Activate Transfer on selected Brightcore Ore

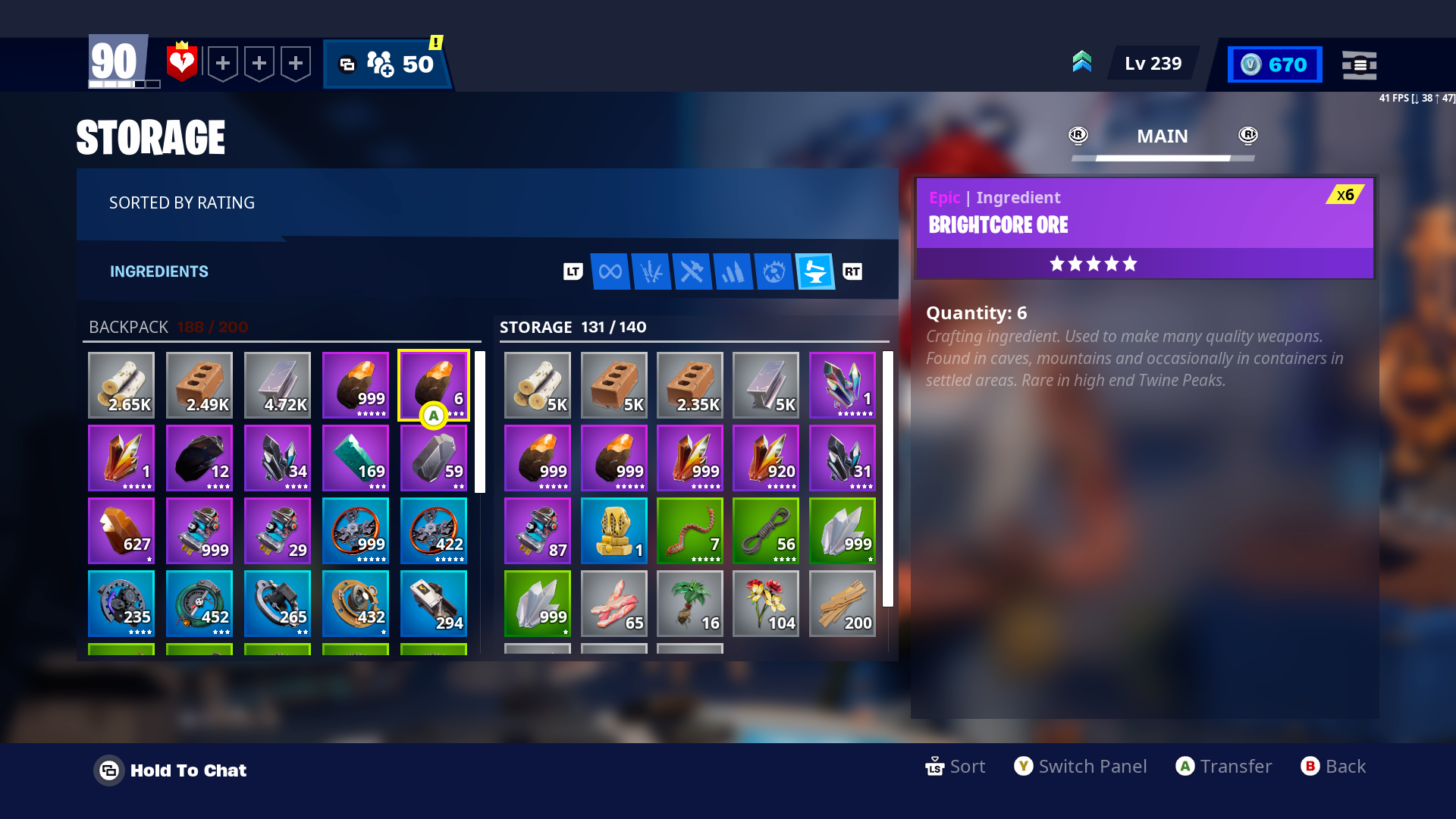pos(1223,767)
